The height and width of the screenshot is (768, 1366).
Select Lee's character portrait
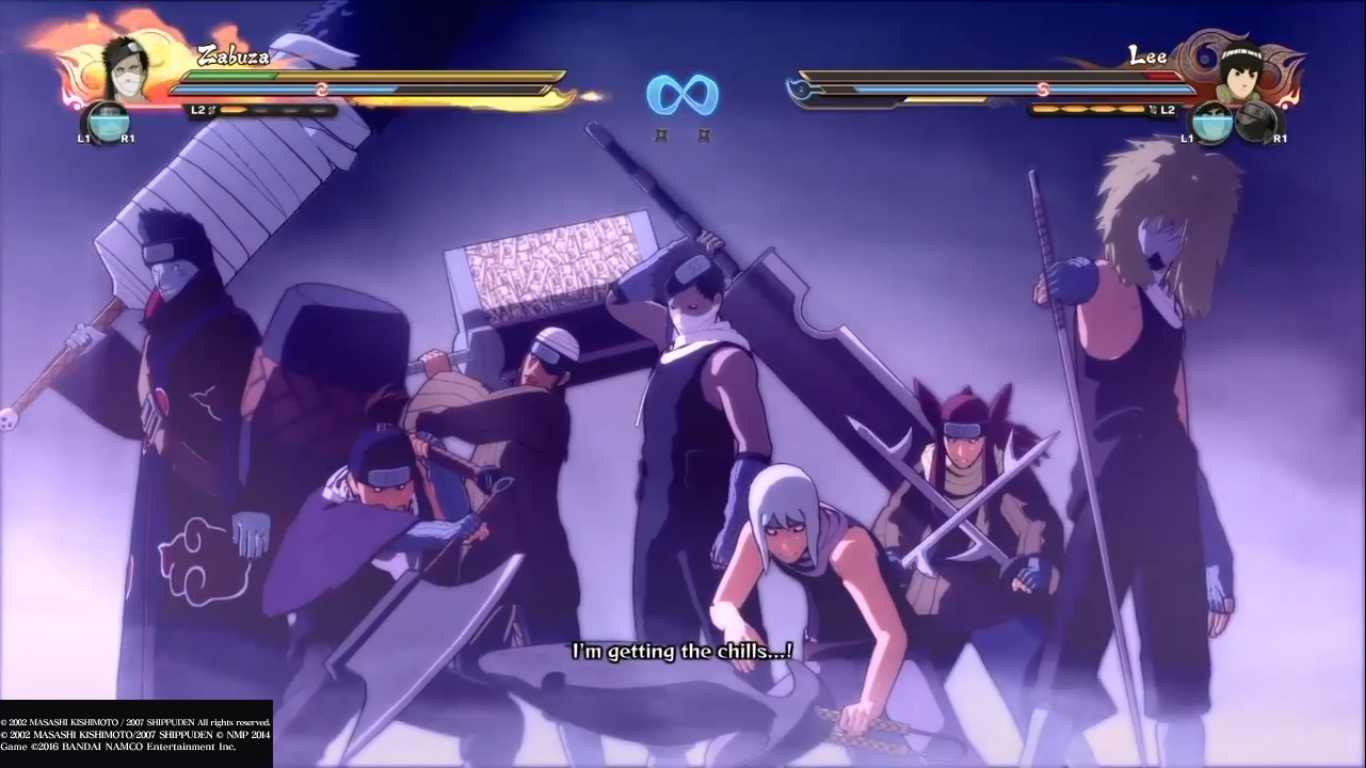tap(1241, 72)
